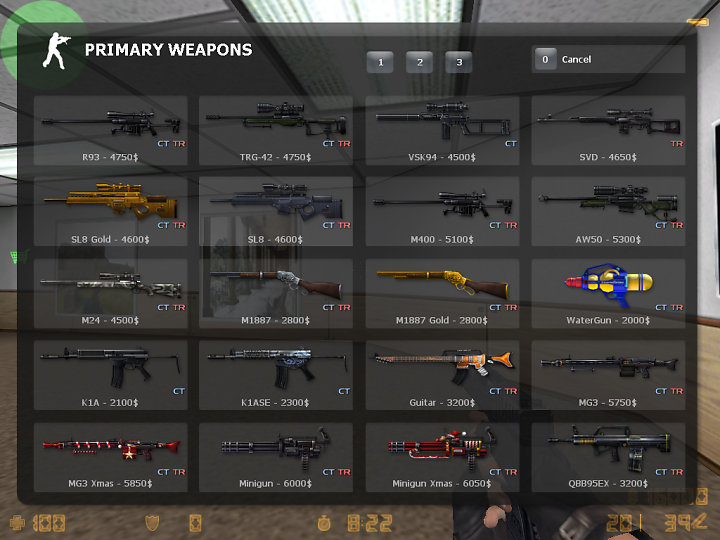Screen dimensions: 720x540
Task: Select the K1ASE weapon tile
Action: pos(276,376)
